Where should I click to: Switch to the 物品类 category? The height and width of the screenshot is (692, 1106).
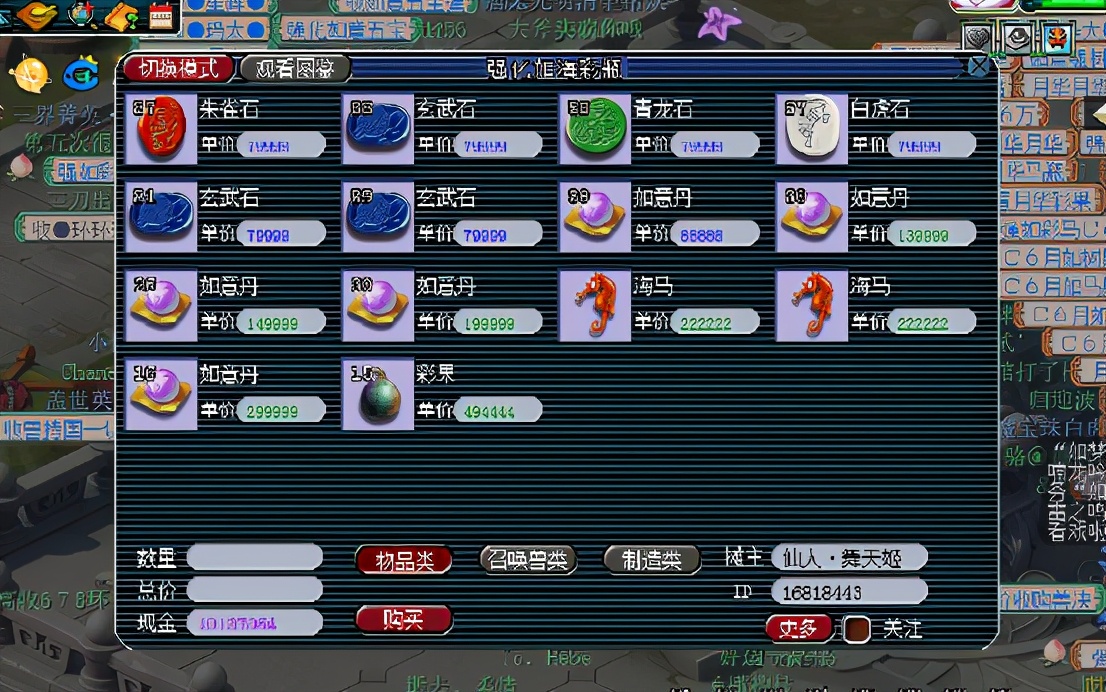point(404,560)
